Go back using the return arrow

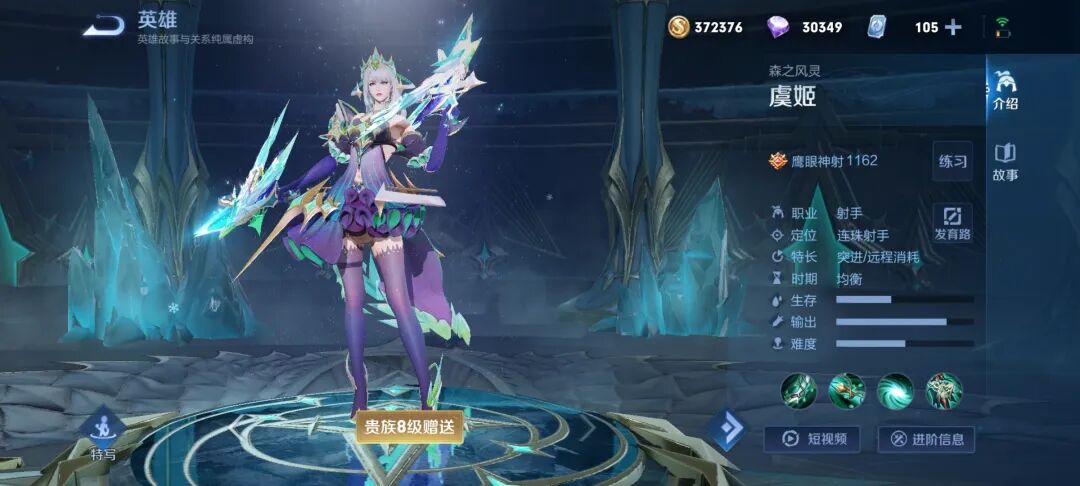click(102, 27)
